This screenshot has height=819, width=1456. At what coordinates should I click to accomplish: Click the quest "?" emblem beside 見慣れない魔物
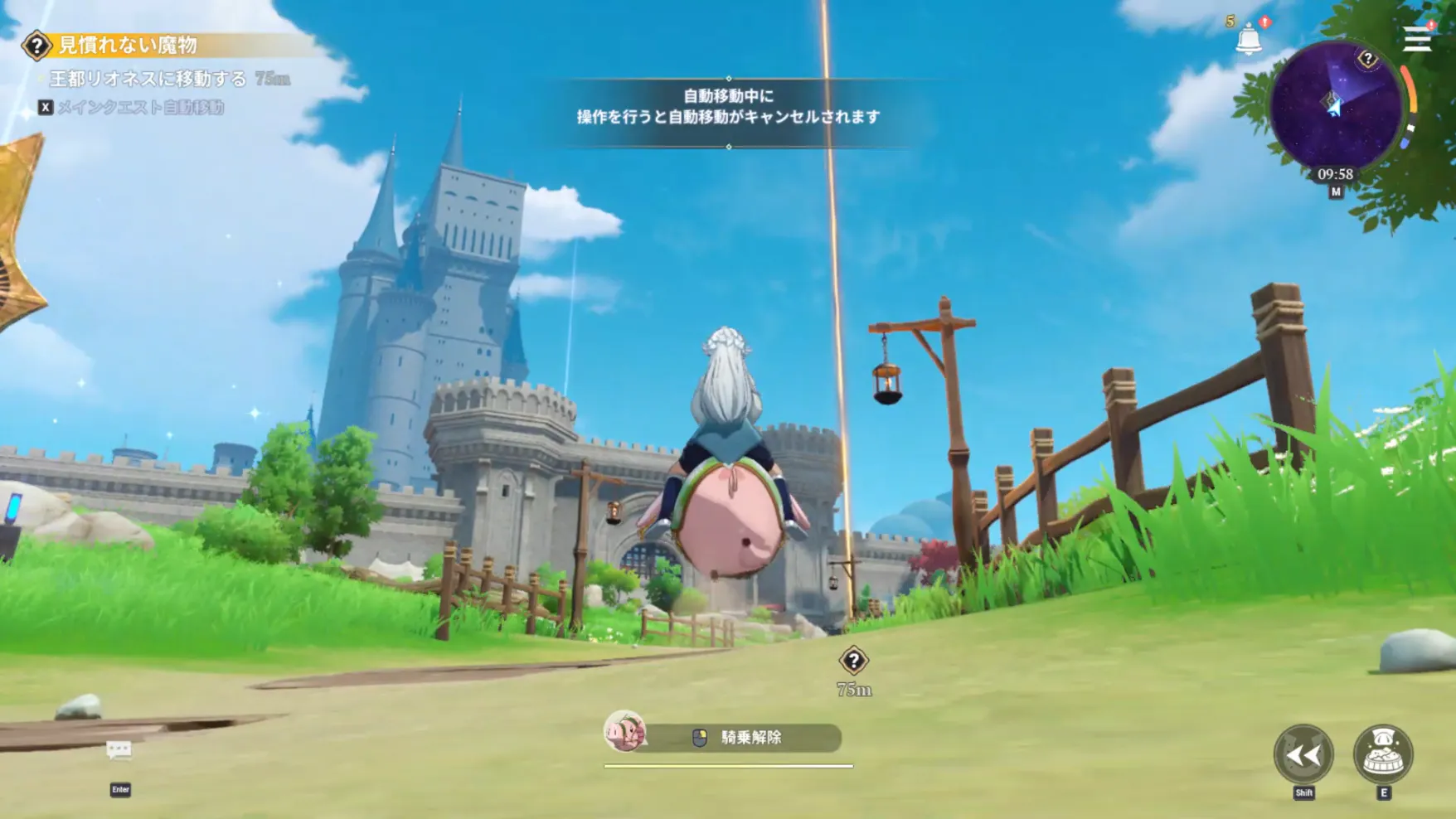[36, 46]
